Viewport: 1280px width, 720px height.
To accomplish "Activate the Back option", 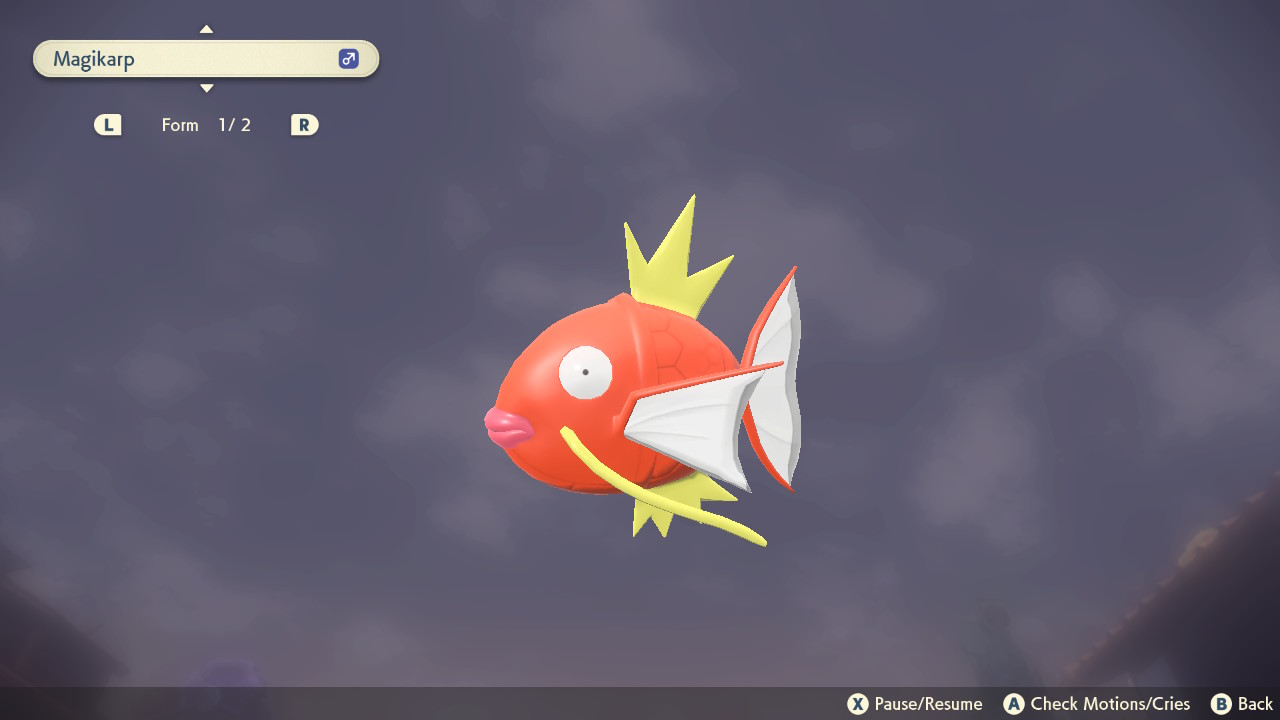I will [1242, 703].
